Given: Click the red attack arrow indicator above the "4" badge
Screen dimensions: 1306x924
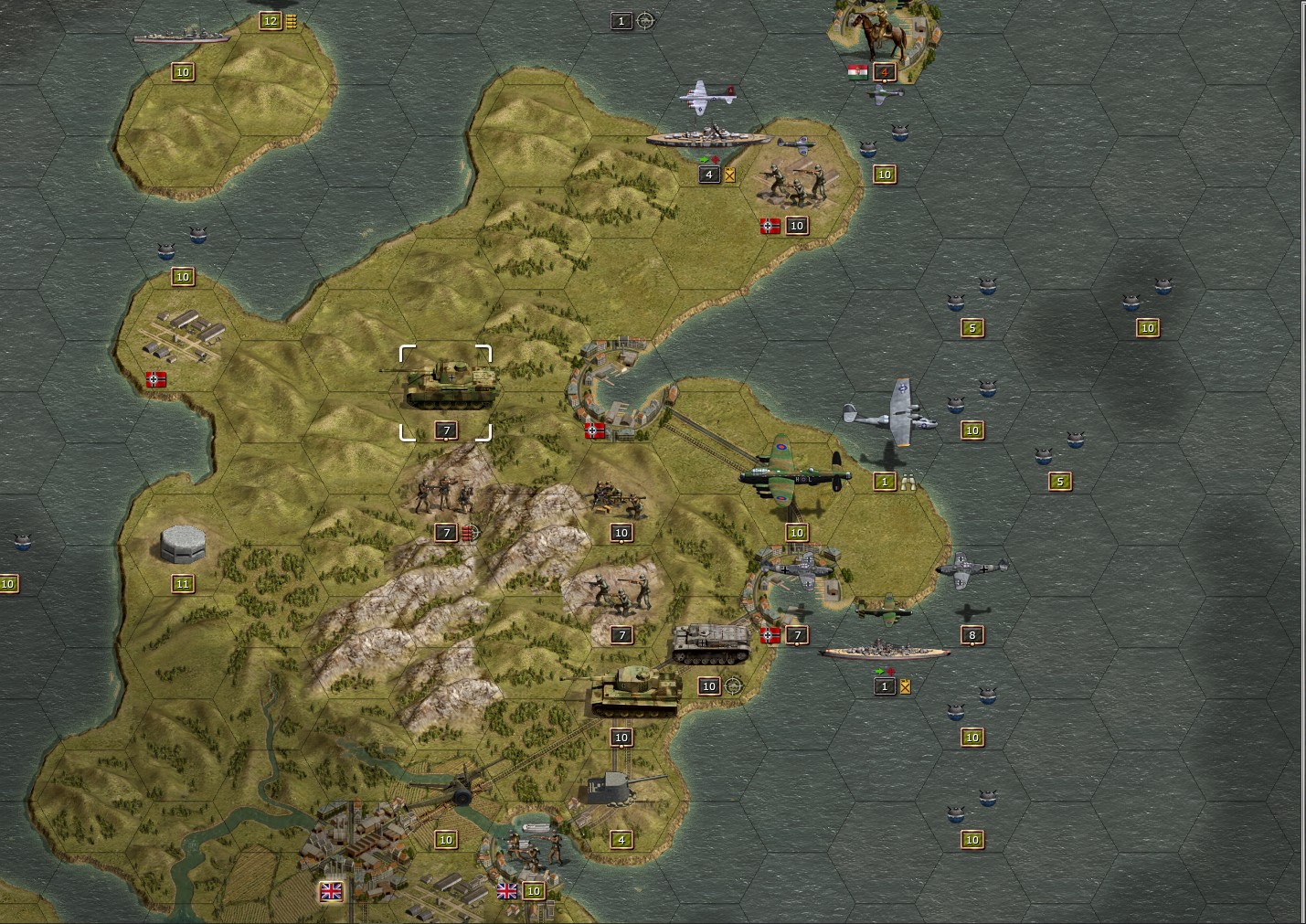Looking at the screenshot, I should point(716,159).
